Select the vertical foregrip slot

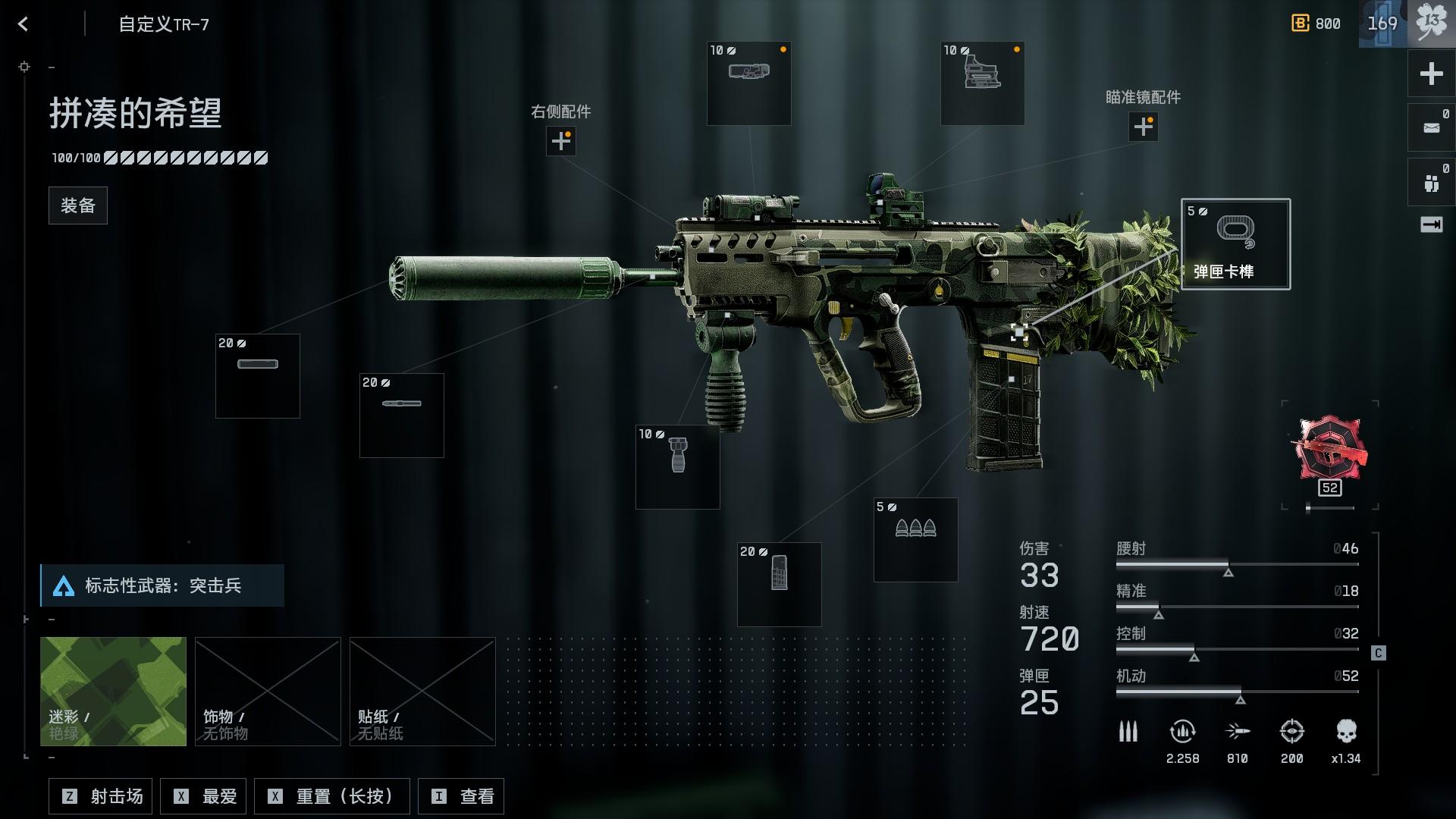point(677,467)
